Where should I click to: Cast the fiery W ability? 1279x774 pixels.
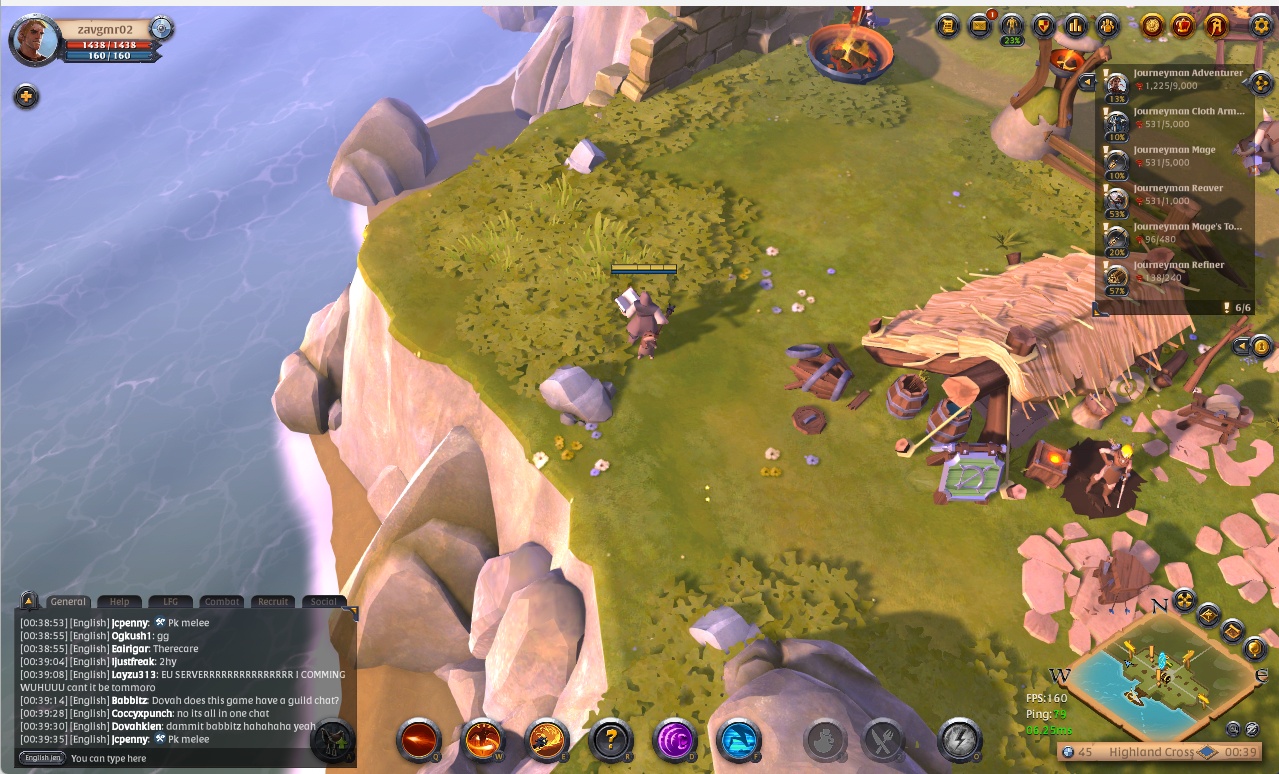(x=483, y=741)
